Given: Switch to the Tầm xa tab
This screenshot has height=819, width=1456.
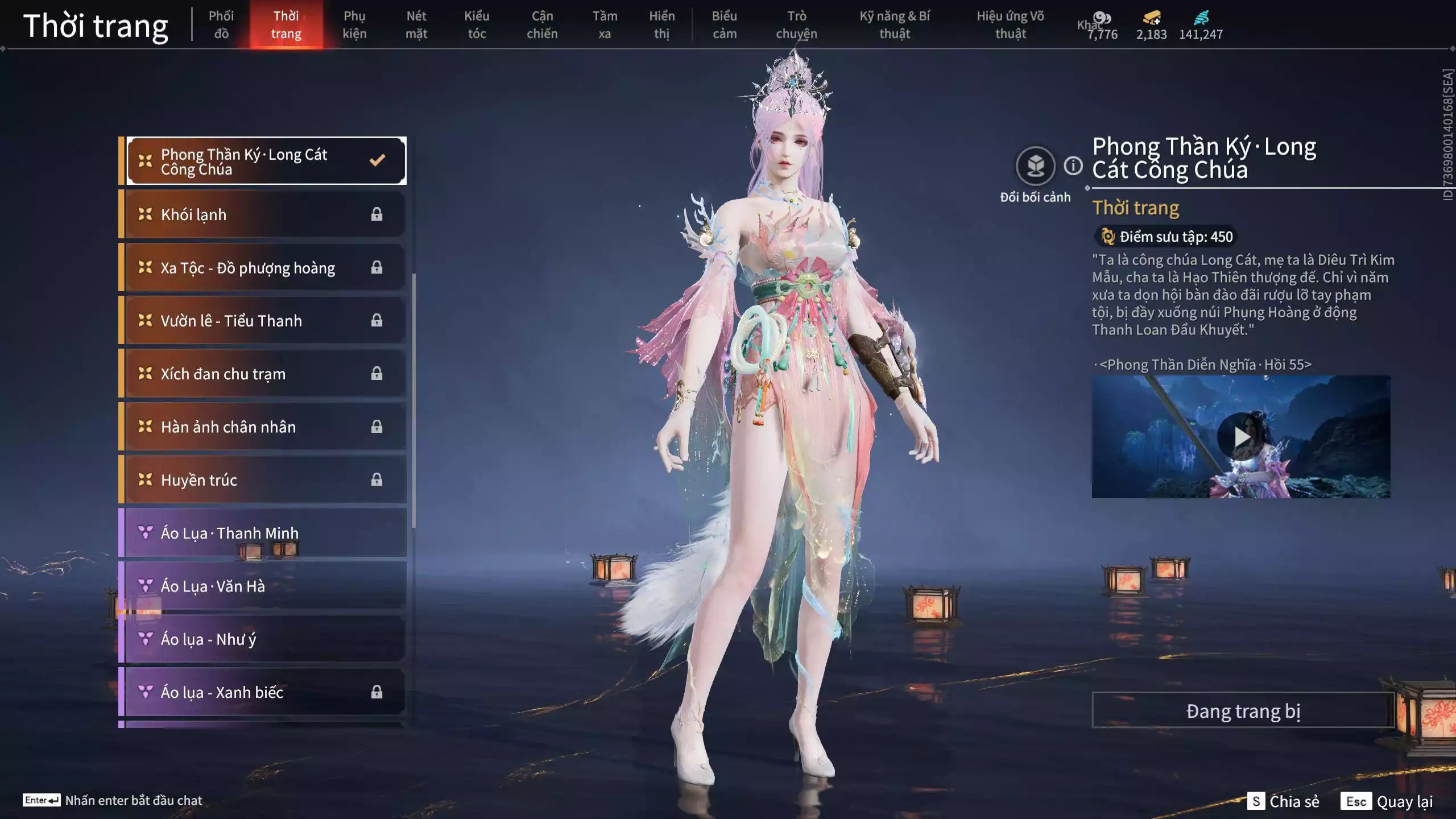Looking at the screenshot, I should point(605,24).
